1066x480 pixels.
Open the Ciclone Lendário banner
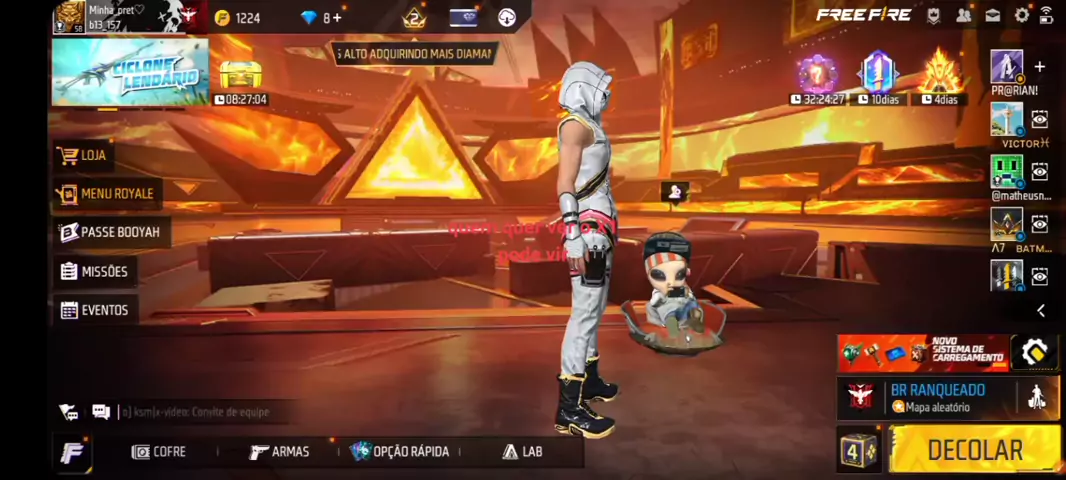[130, 72]
